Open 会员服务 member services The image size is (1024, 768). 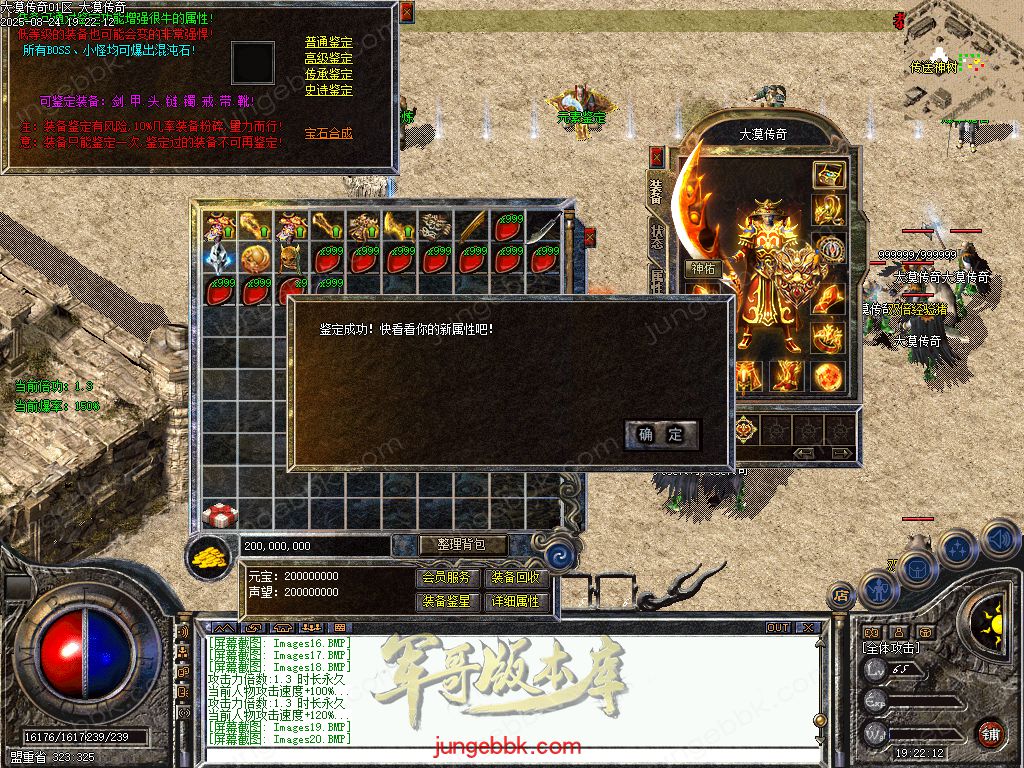tap(446, 577)
